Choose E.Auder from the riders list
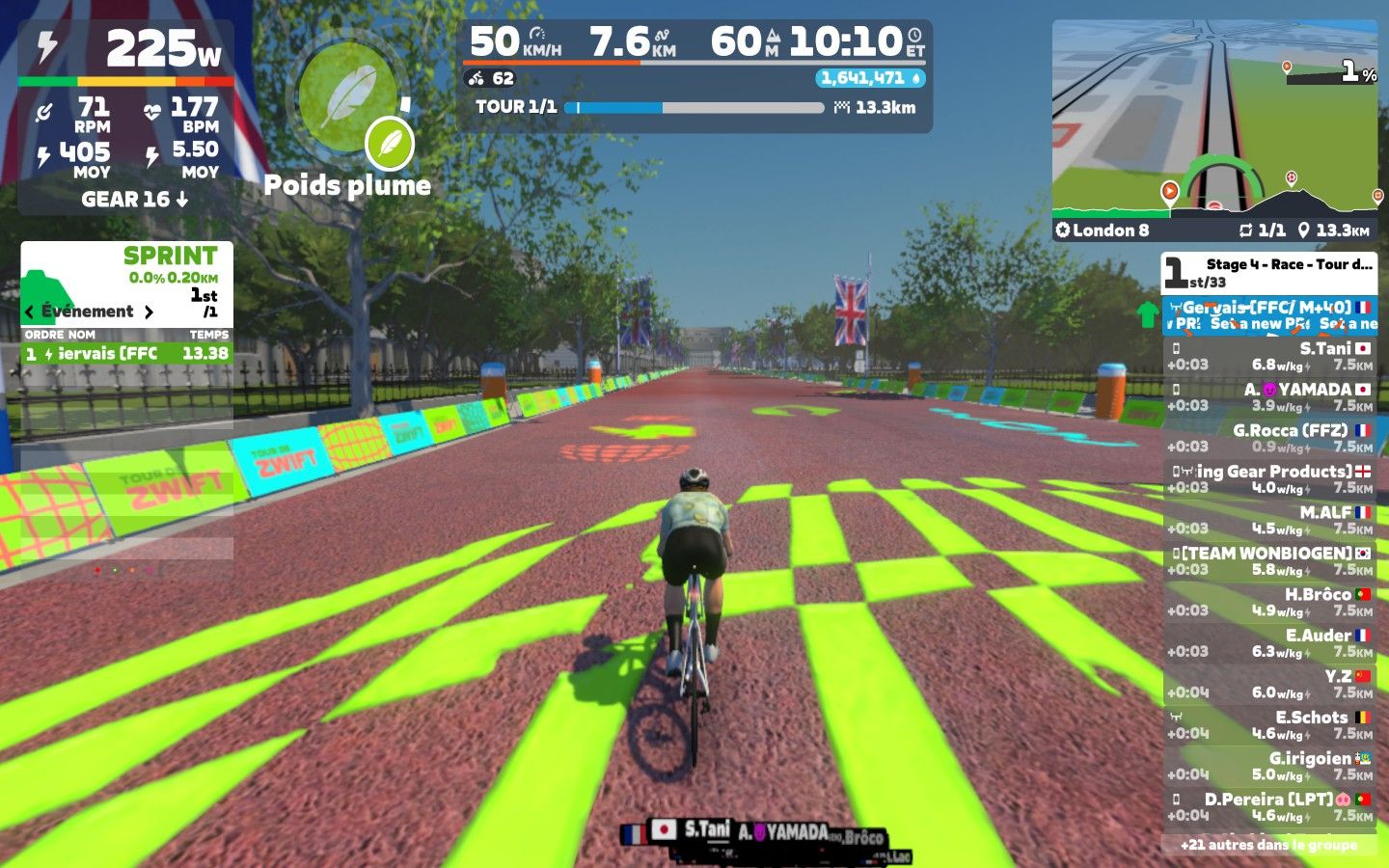The image size is (1389, 868). point(1269,642)
